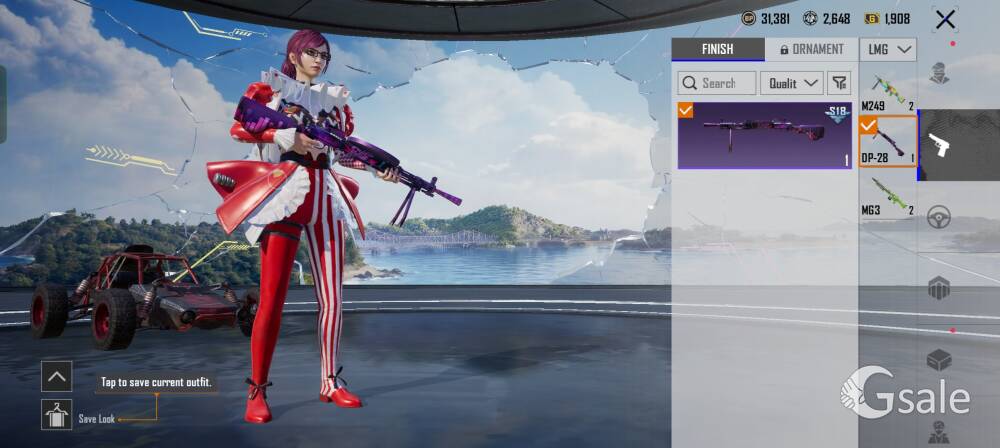Select the purple S18 DP-28 finish
This screenshot has width=1000, height=448.
764,134
